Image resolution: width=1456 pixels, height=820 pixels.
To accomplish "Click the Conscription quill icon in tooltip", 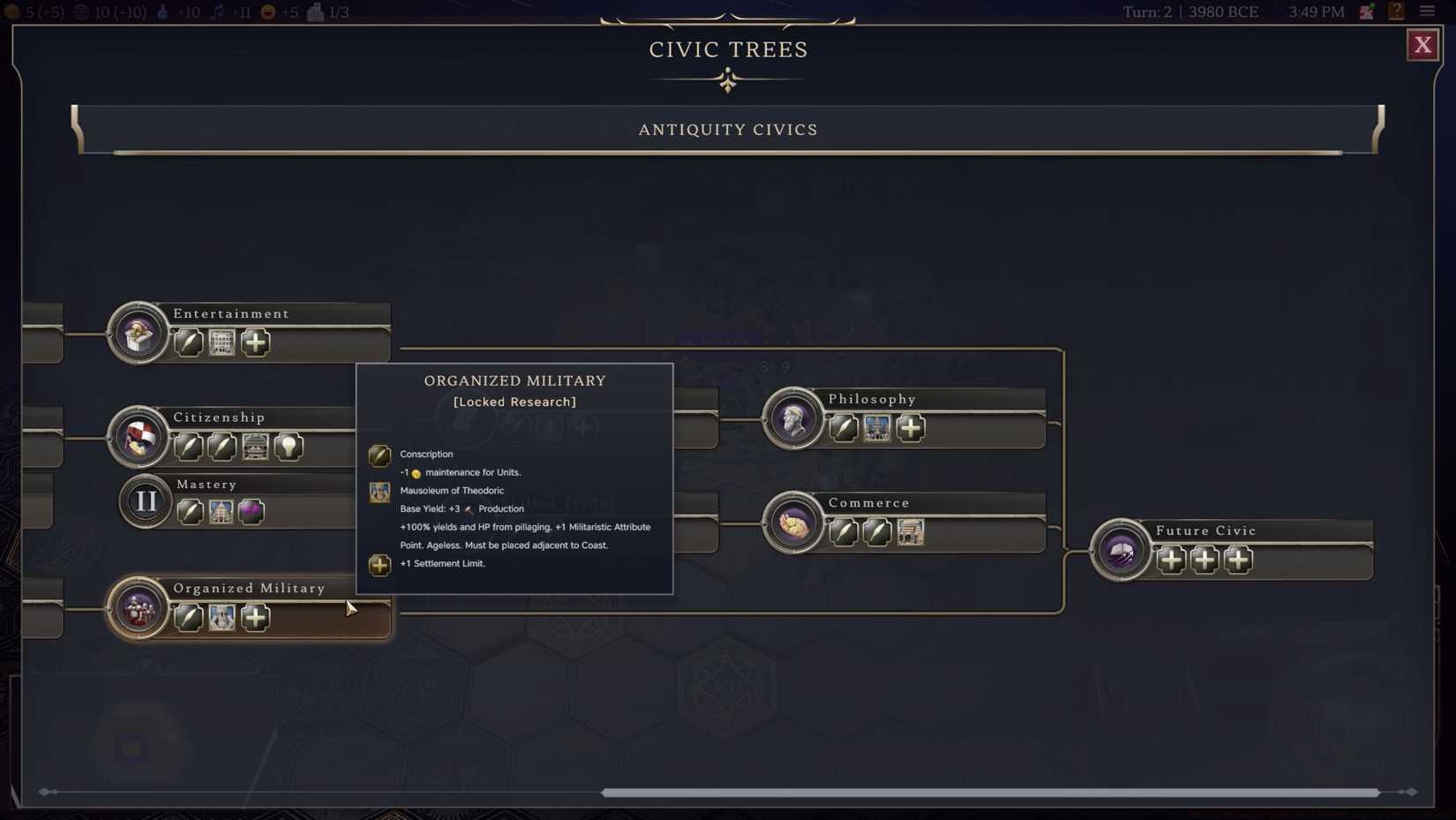I will click(379, 455).
